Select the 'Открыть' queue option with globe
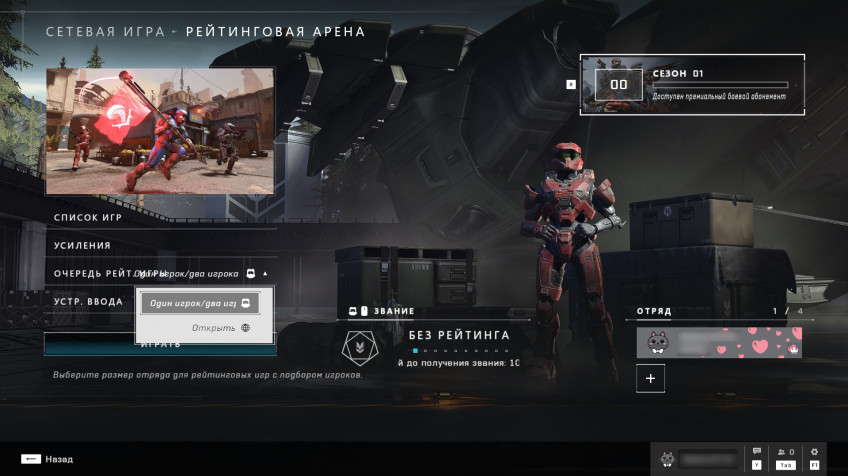Viewport: 848px width, 476px height. pos(221,328)
